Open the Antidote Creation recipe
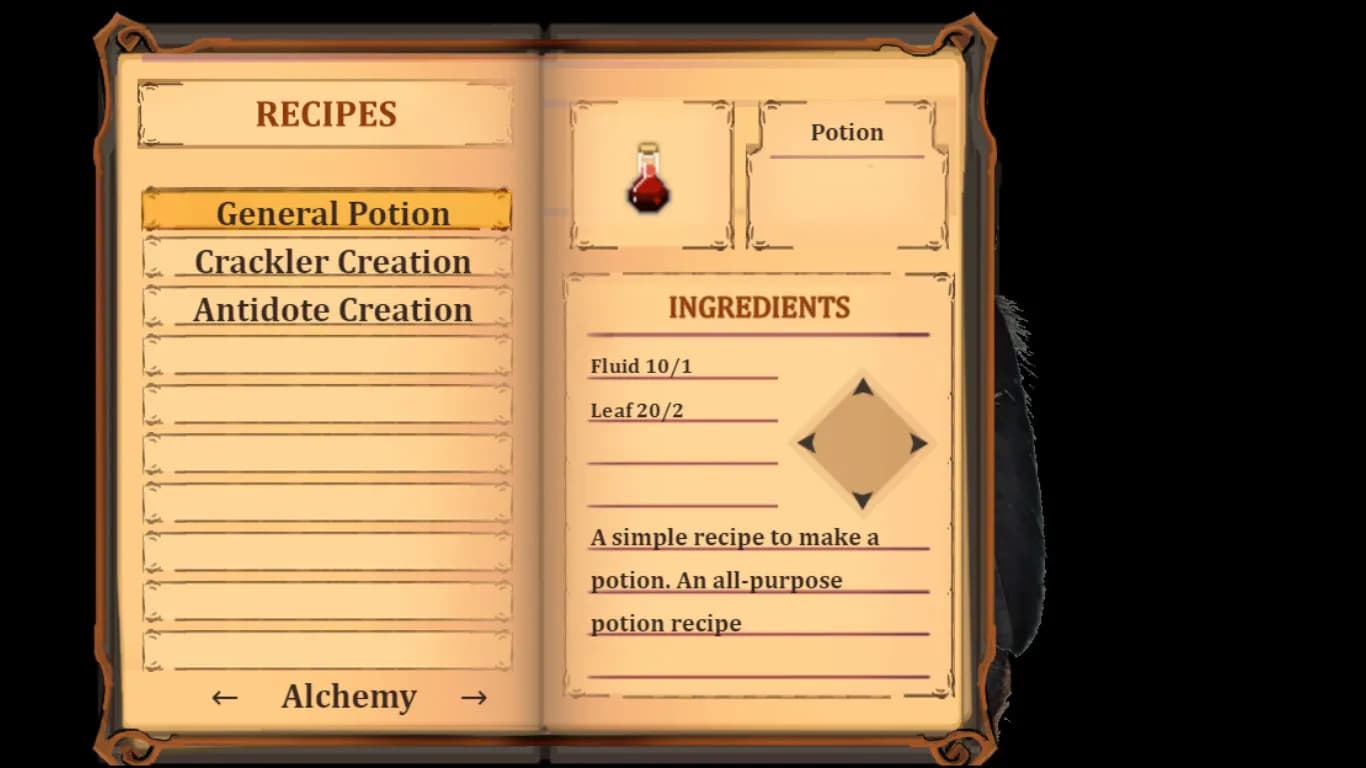Viewport: 1366px width, 768px height. [x=333, y=310]
